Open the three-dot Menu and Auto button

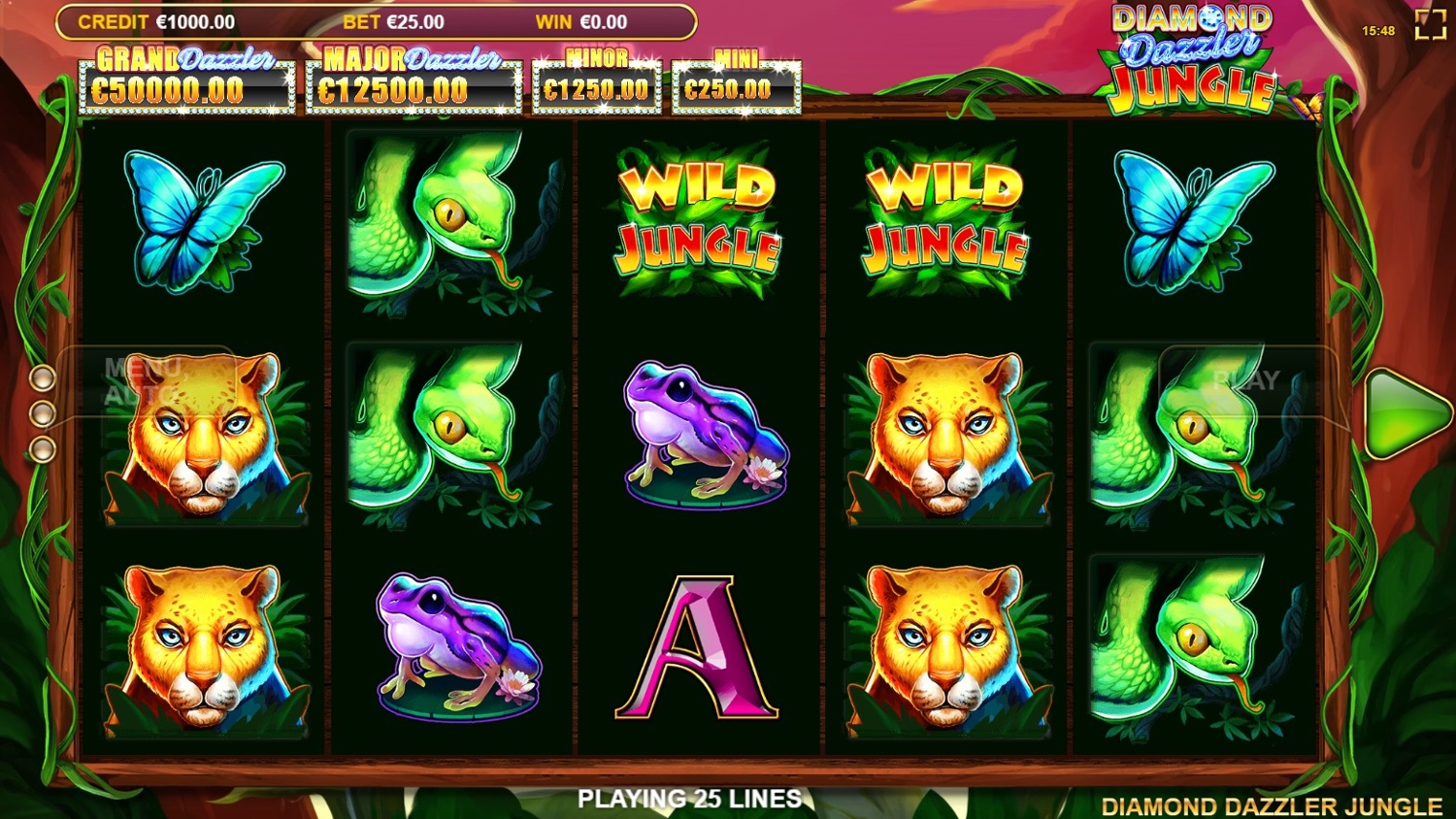tap(43, 412)
